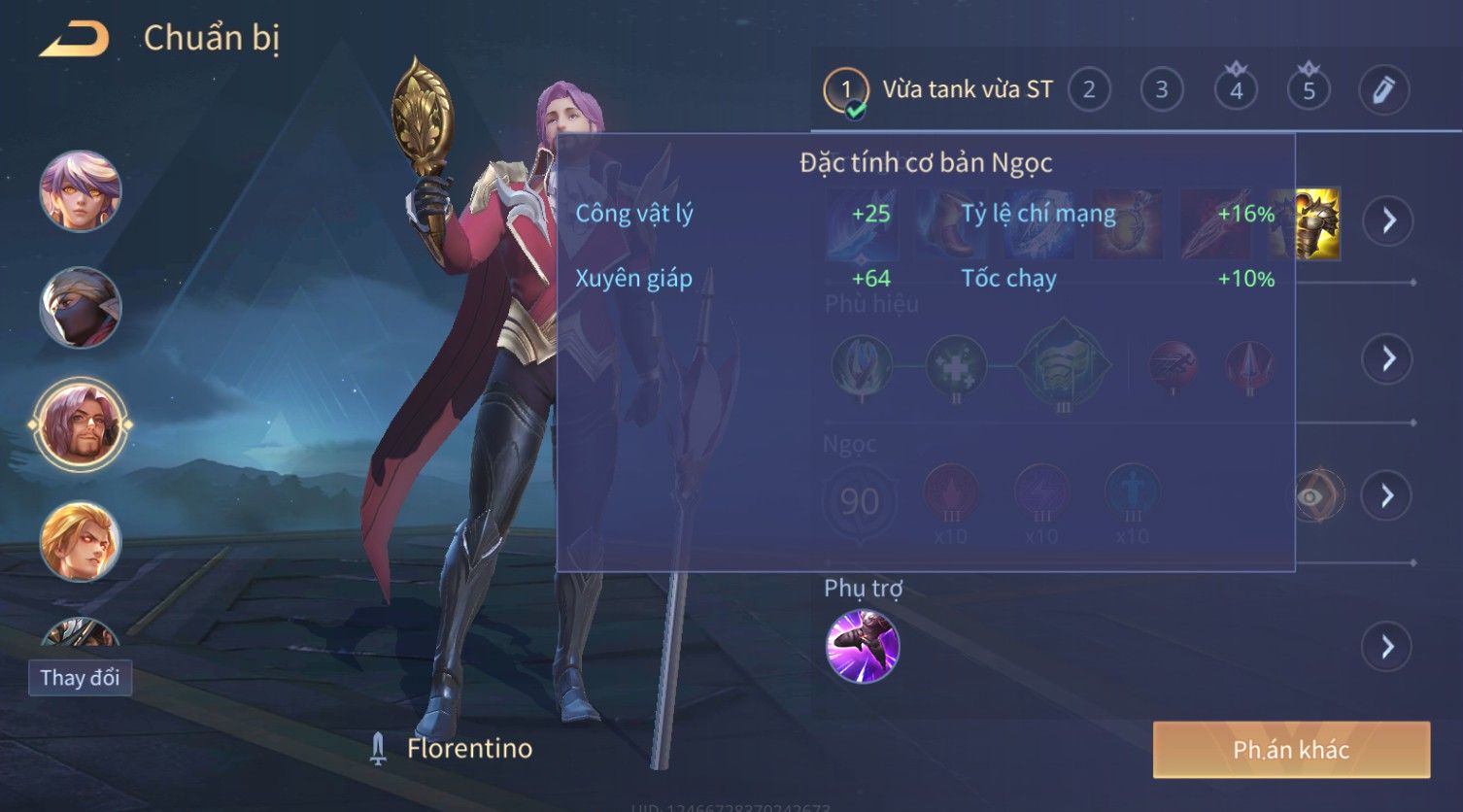Open the Phù hiệu badge arrow

1387,359
